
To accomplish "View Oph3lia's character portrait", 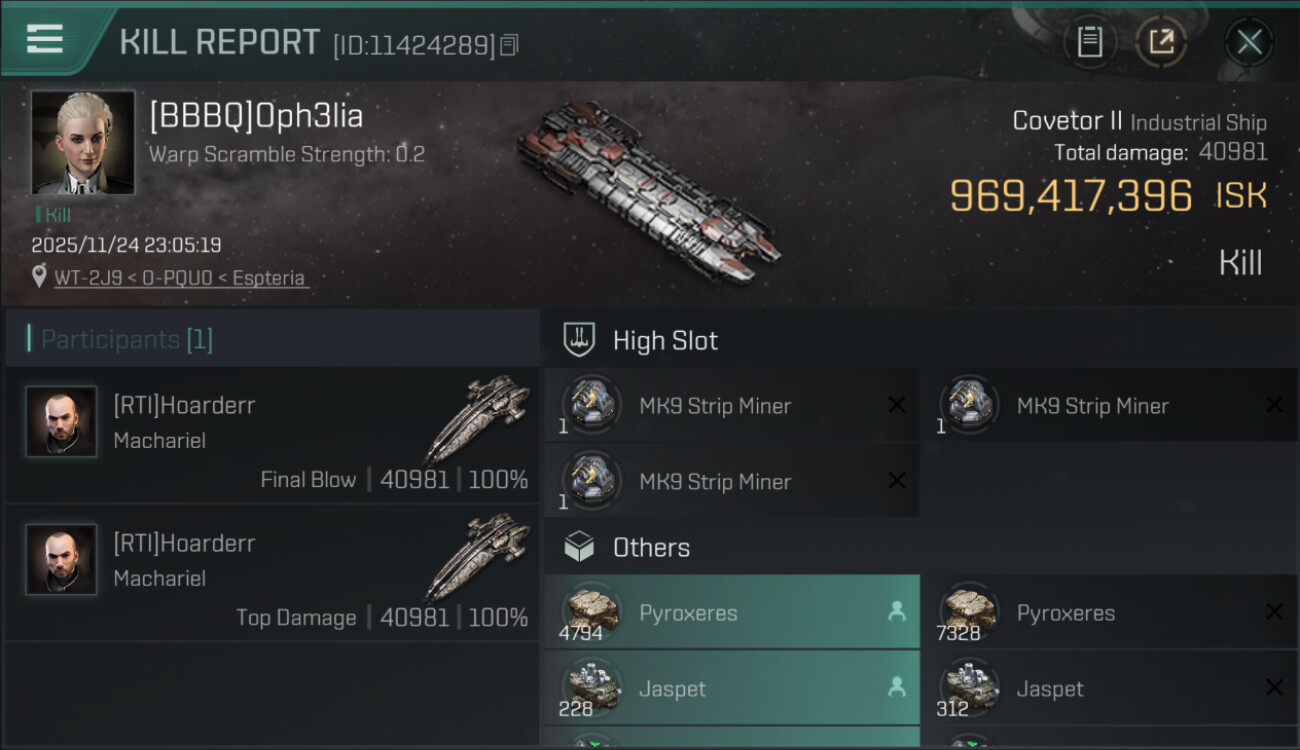I will [83, 142].
